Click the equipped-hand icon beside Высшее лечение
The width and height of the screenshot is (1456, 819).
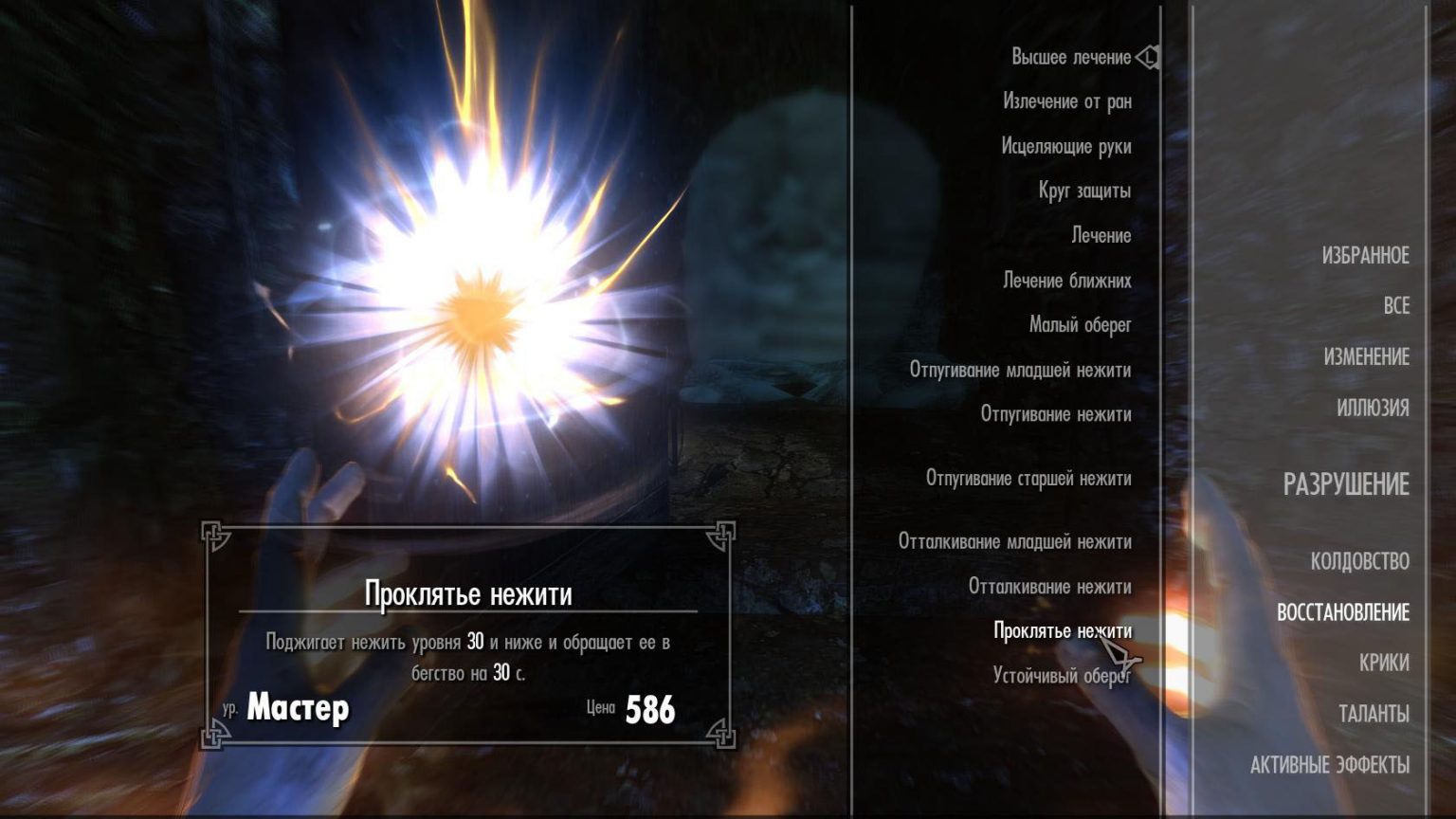1147,57
